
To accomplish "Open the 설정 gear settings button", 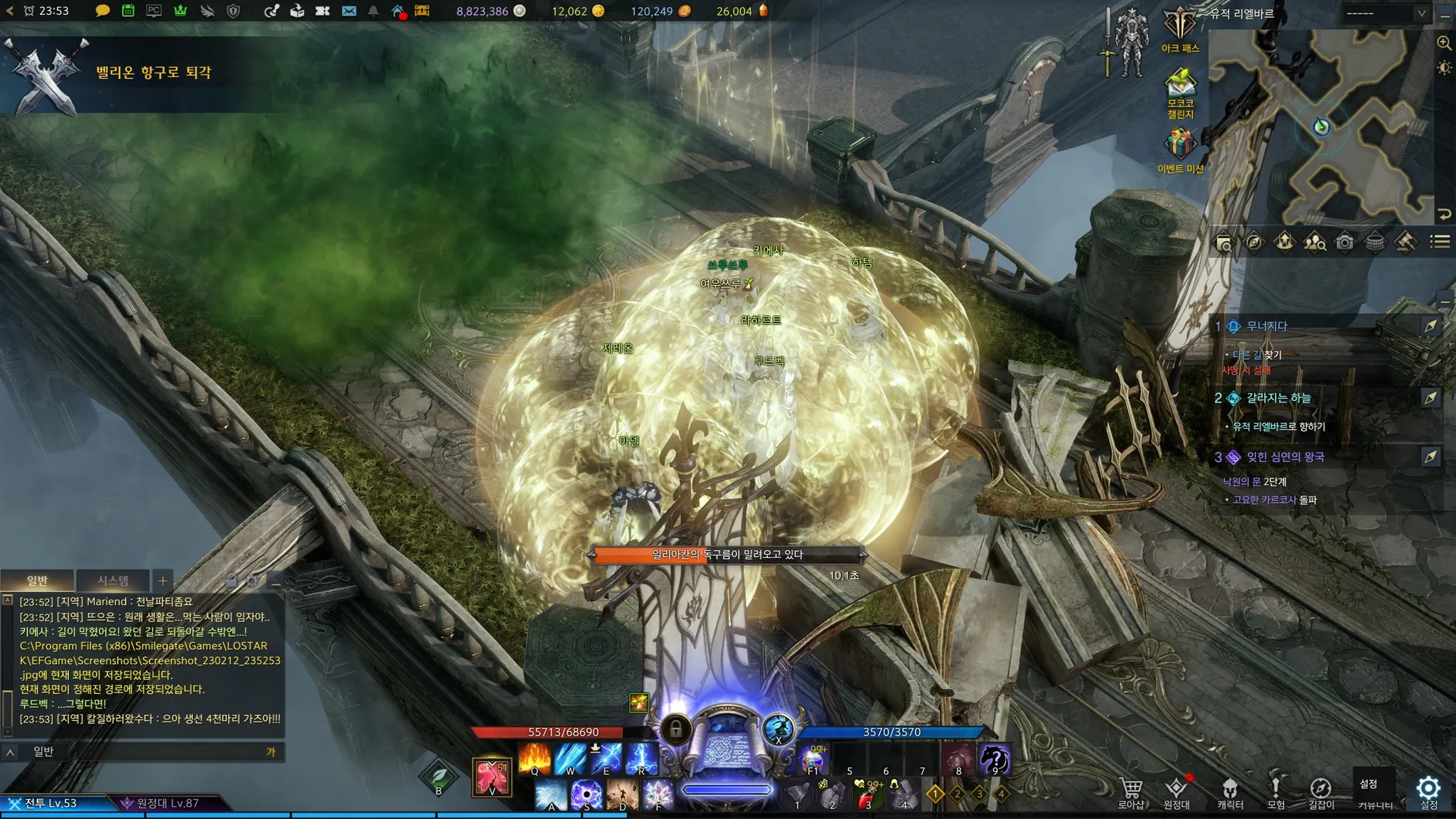I will (x=1428, y=791).
